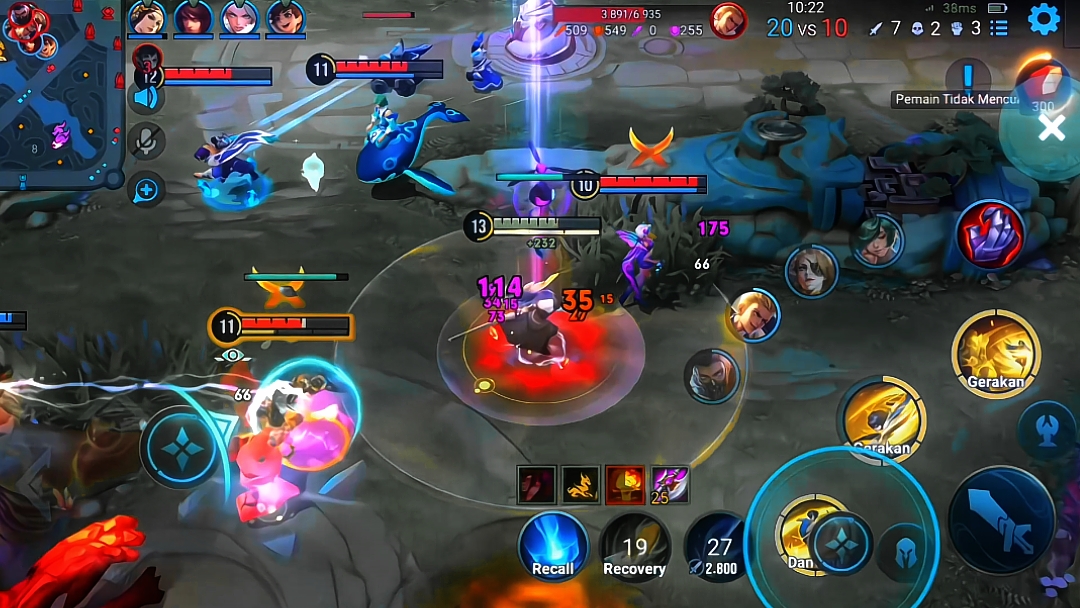This screenshot has width=1080, height=608.
Task: Toggle the muted microphone icon
Action: [x=147, y=142]
